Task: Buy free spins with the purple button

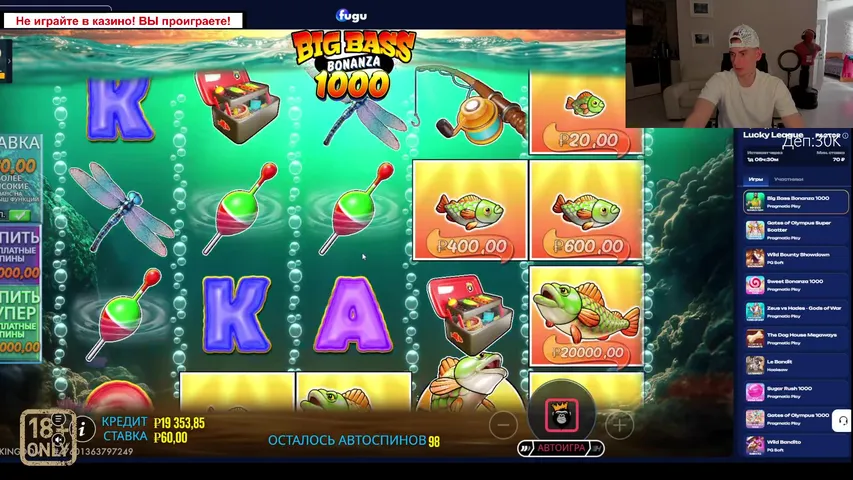Action: 20,253
